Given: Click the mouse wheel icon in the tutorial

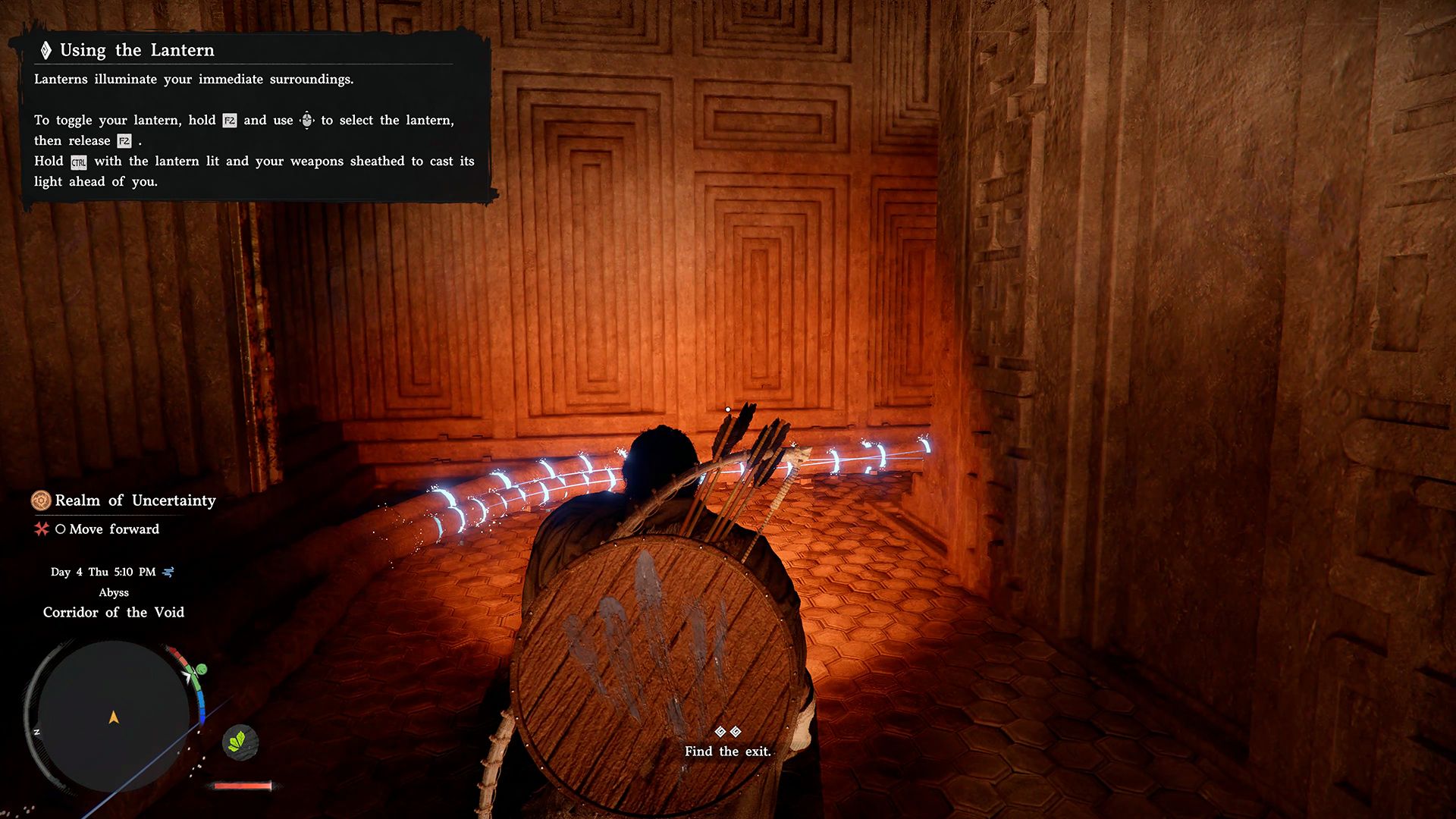Looking at the screenshot, I should tap(306, 120).
